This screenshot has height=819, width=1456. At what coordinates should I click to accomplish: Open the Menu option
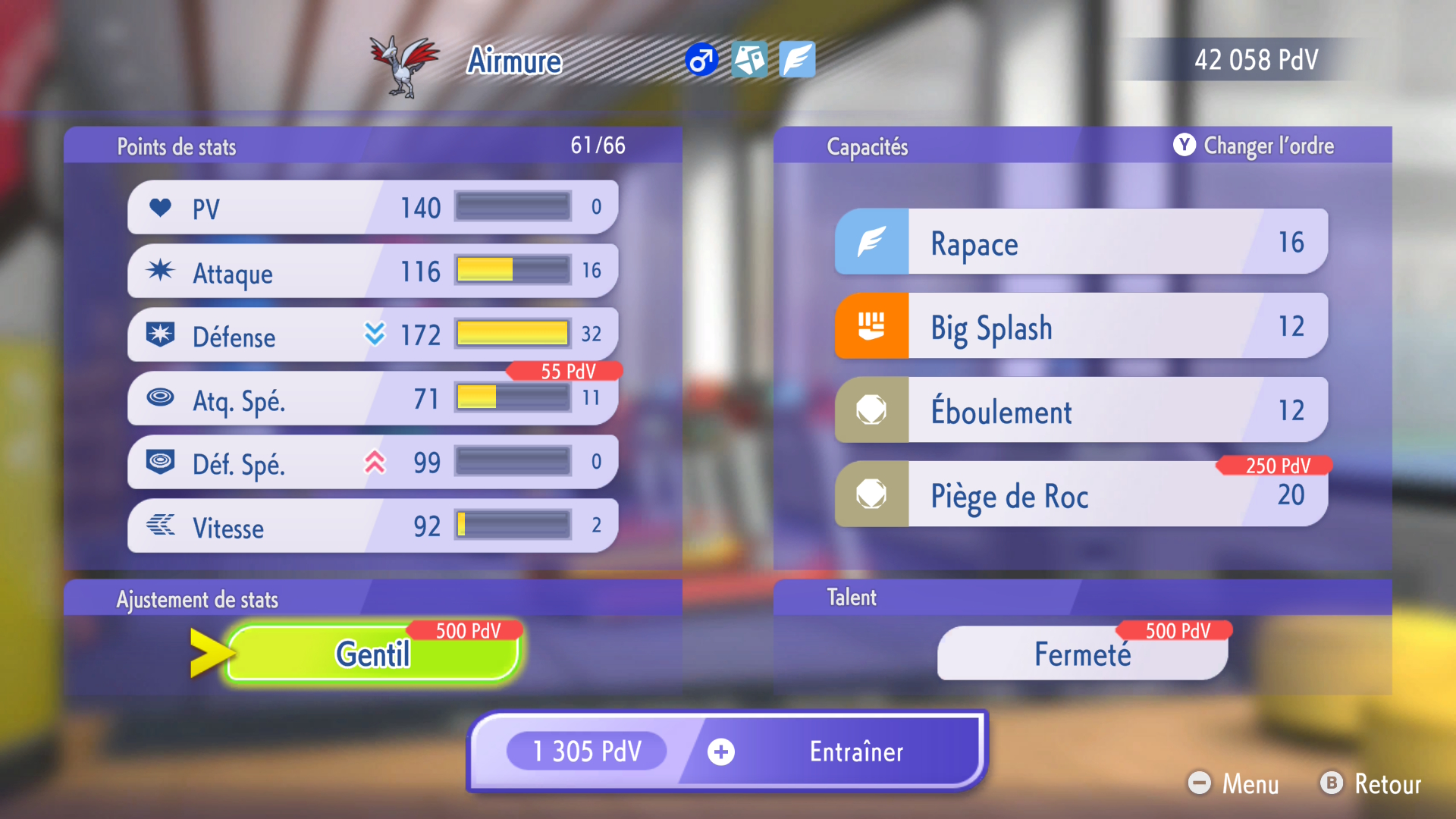1235,783
